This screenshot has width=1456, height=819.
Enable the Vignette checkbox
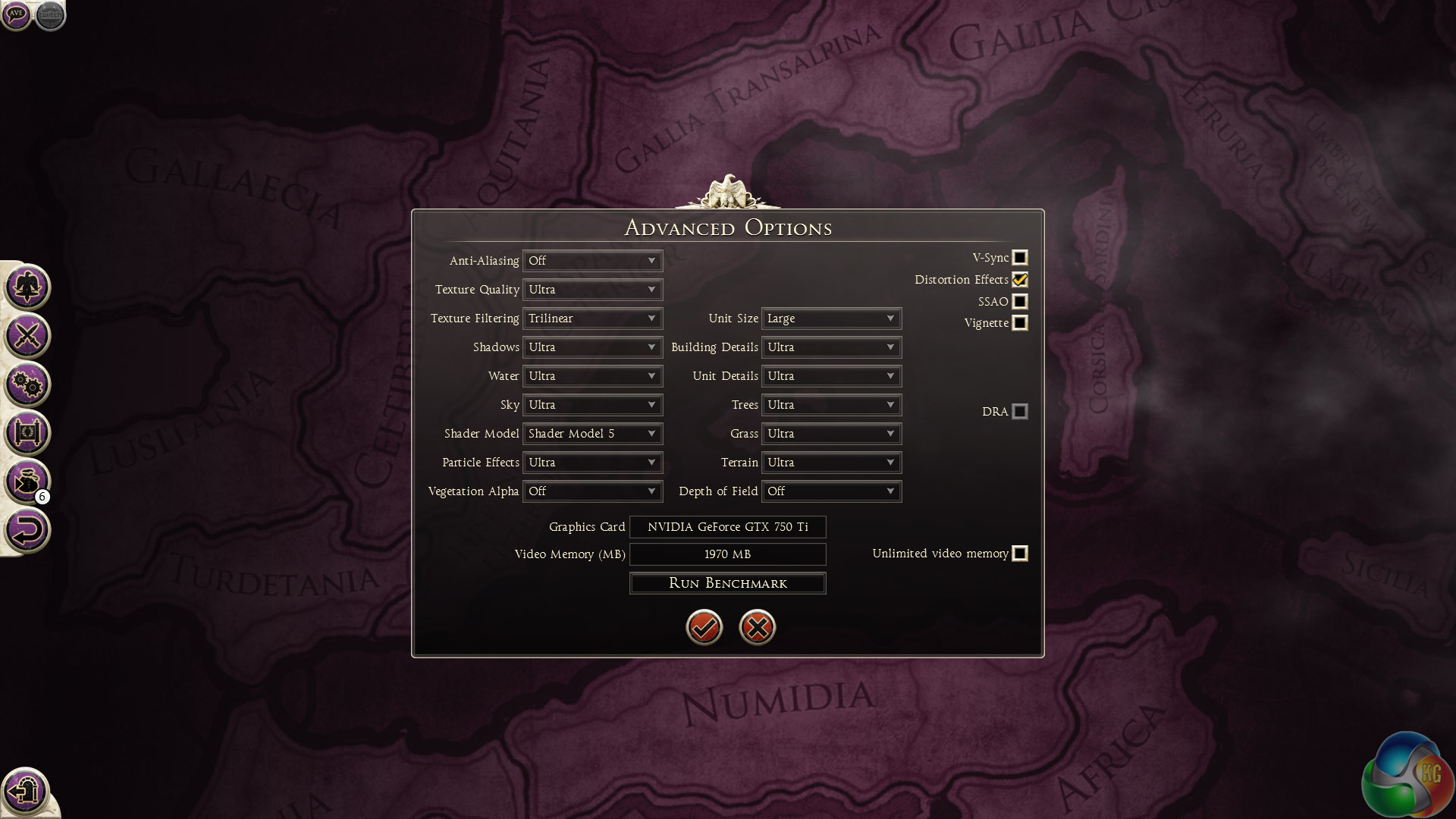(1020, 323)
